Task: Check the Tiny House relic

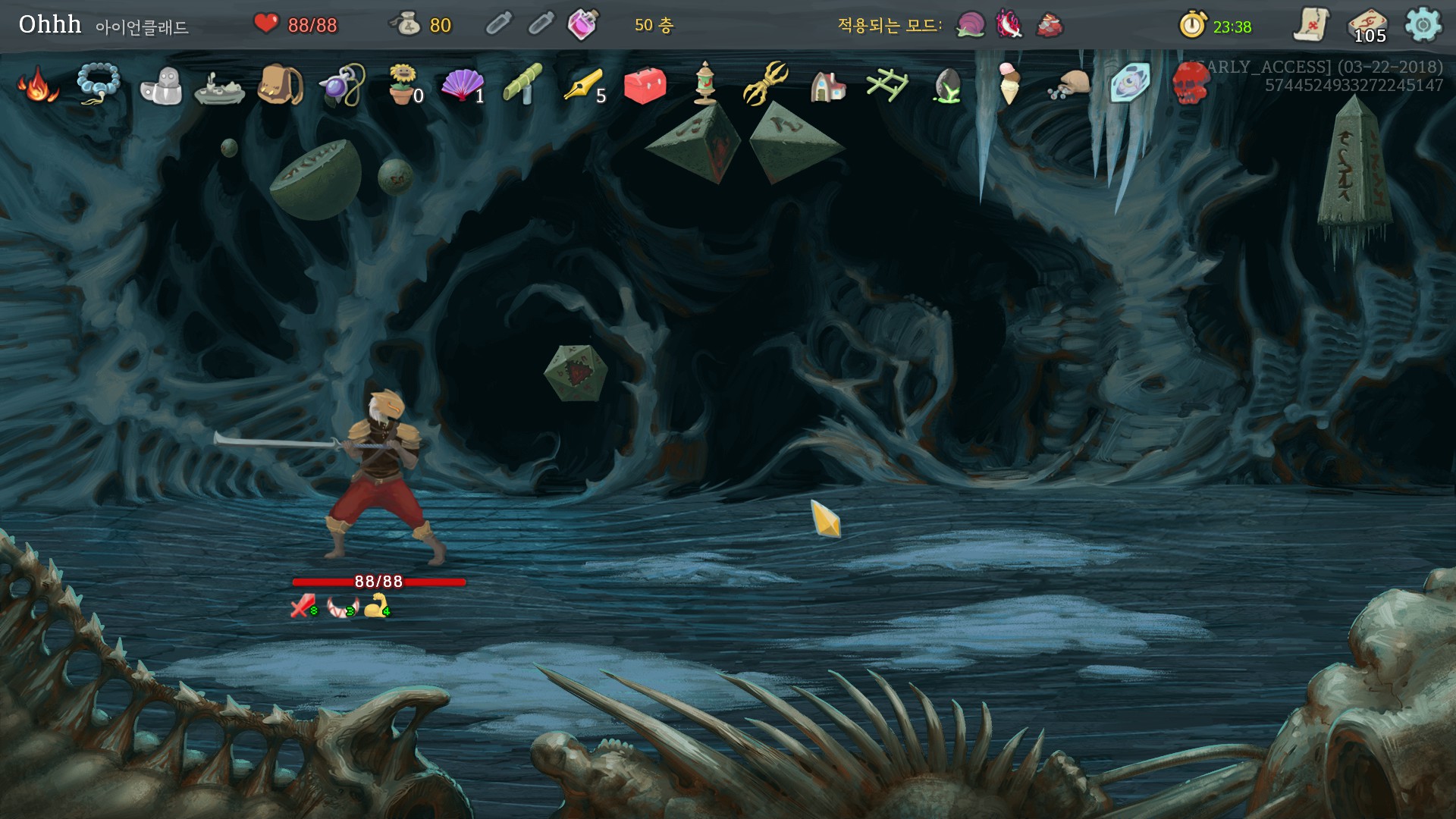Action: (827, 86)
